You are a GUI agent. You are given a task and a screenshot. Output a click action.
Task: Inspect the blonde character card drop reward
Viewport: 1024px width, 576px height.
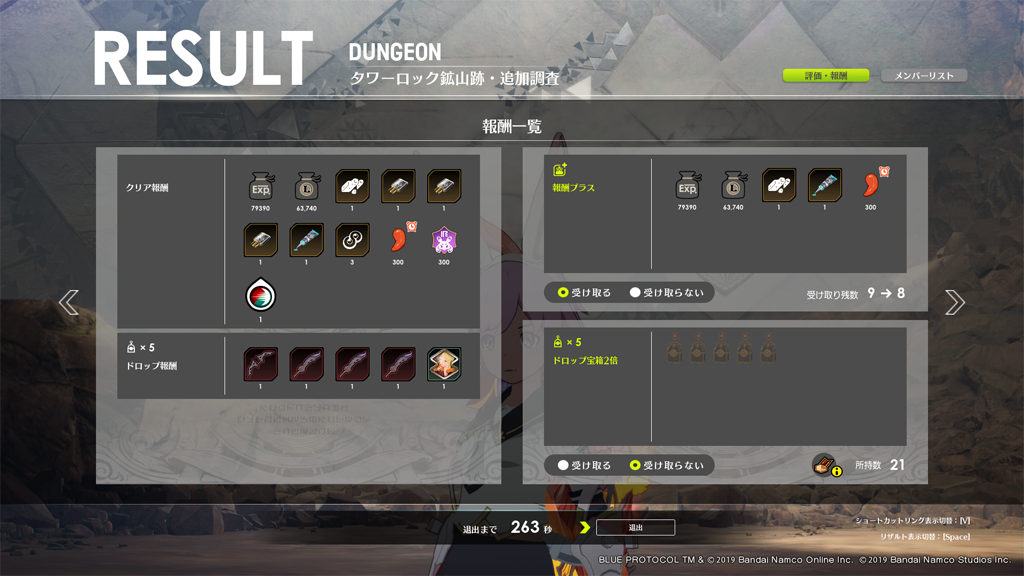coord(444,365)
